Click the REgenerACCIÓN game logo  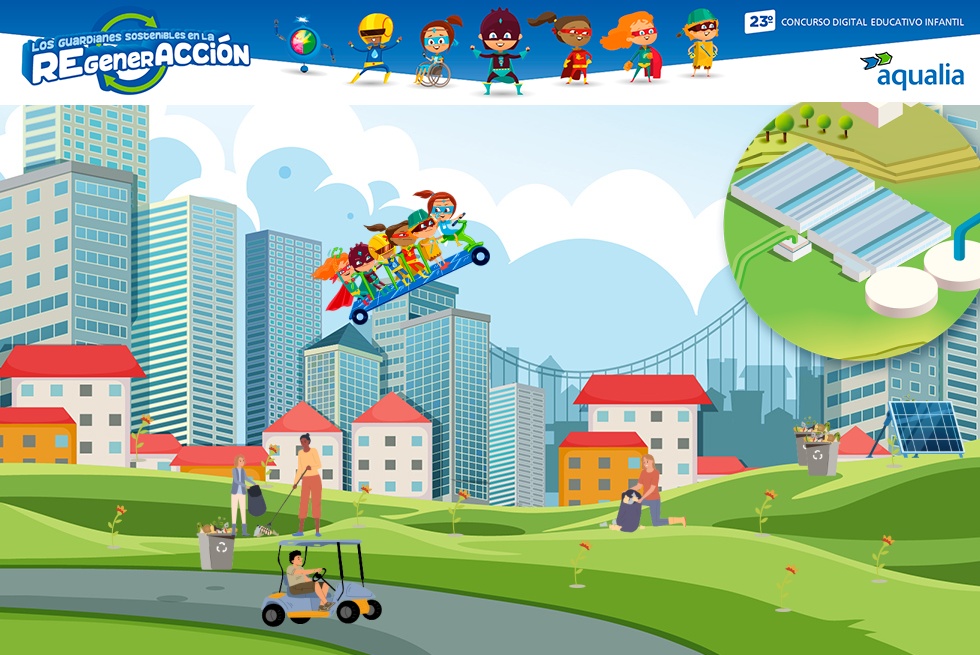pyautogui.click(x=136, y=53)
